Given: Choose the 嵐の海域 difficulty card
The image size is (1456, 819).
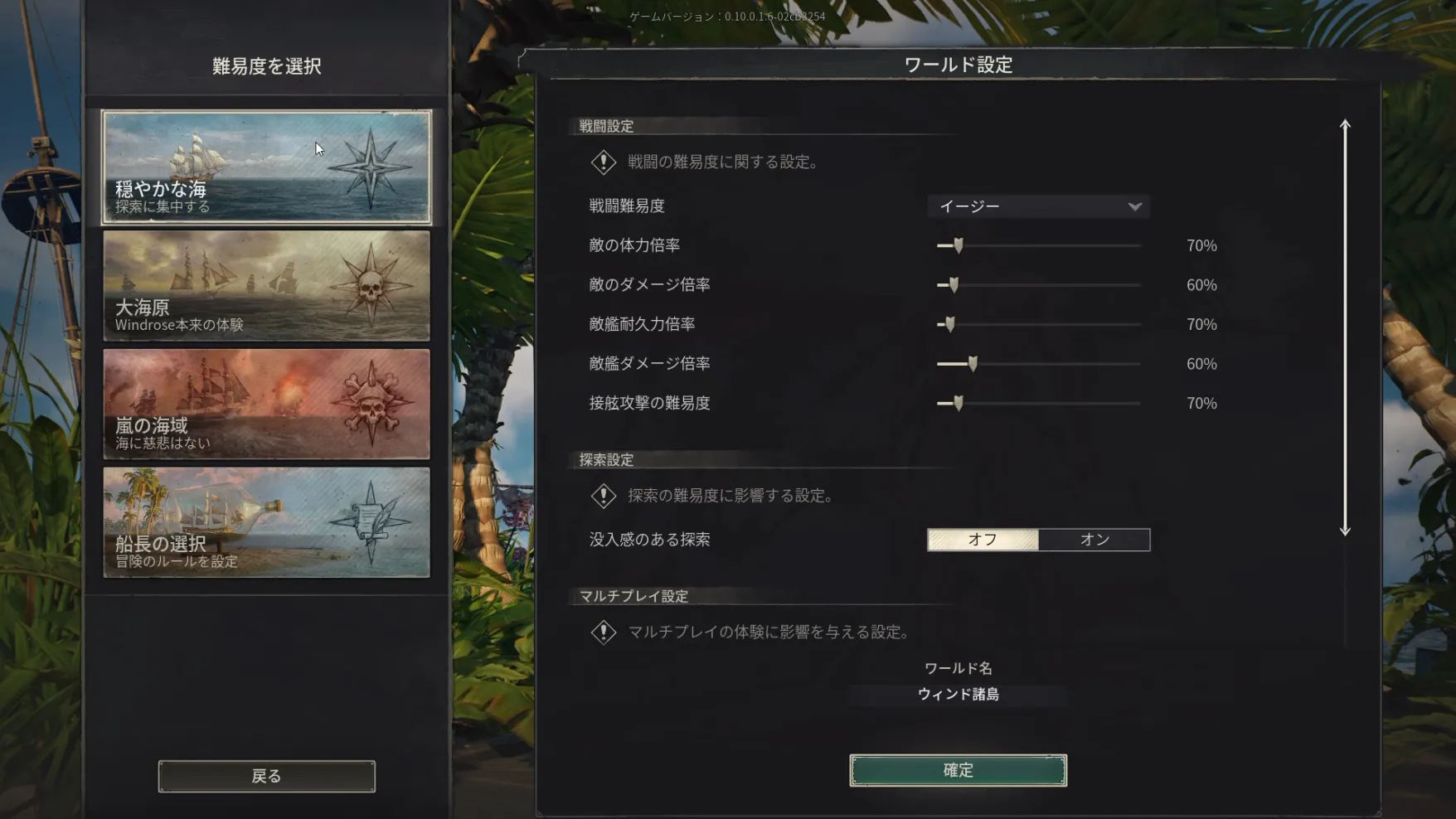Looking at the screenshot, I should click(x=265, y=404).
